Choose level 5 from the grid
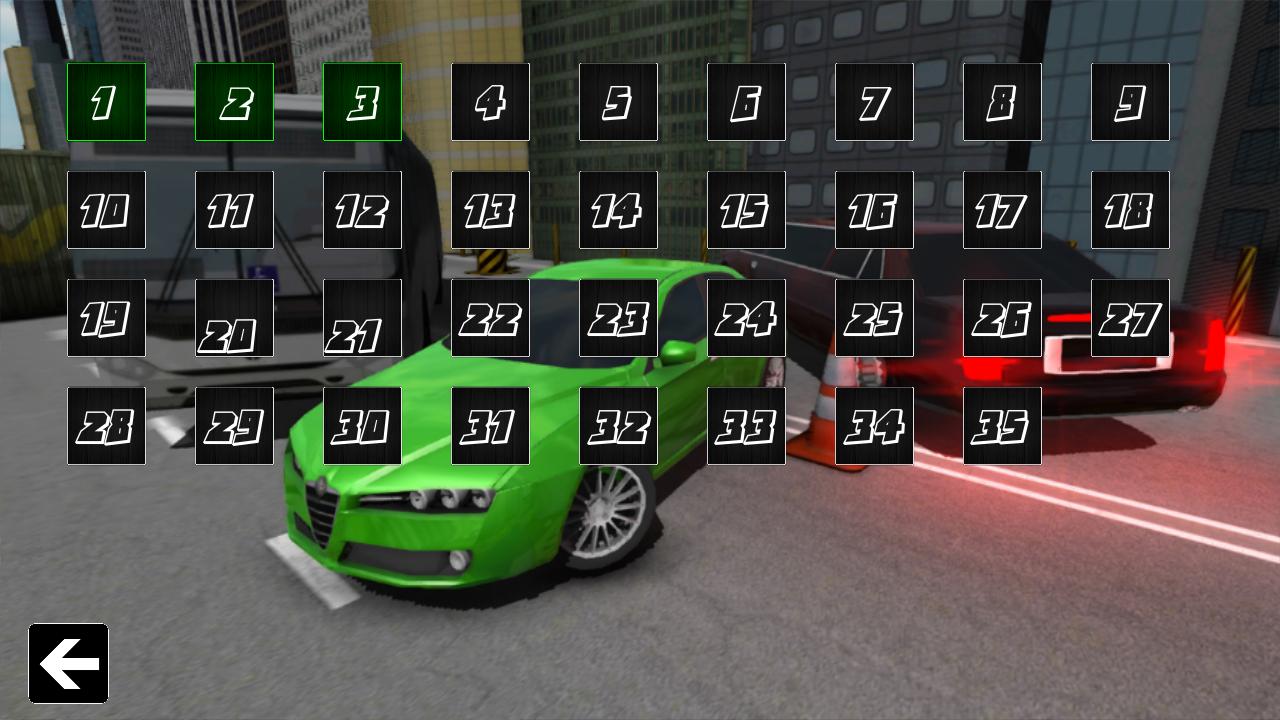The width and height of the screenshot is (1280, 720). click(618, 101)
